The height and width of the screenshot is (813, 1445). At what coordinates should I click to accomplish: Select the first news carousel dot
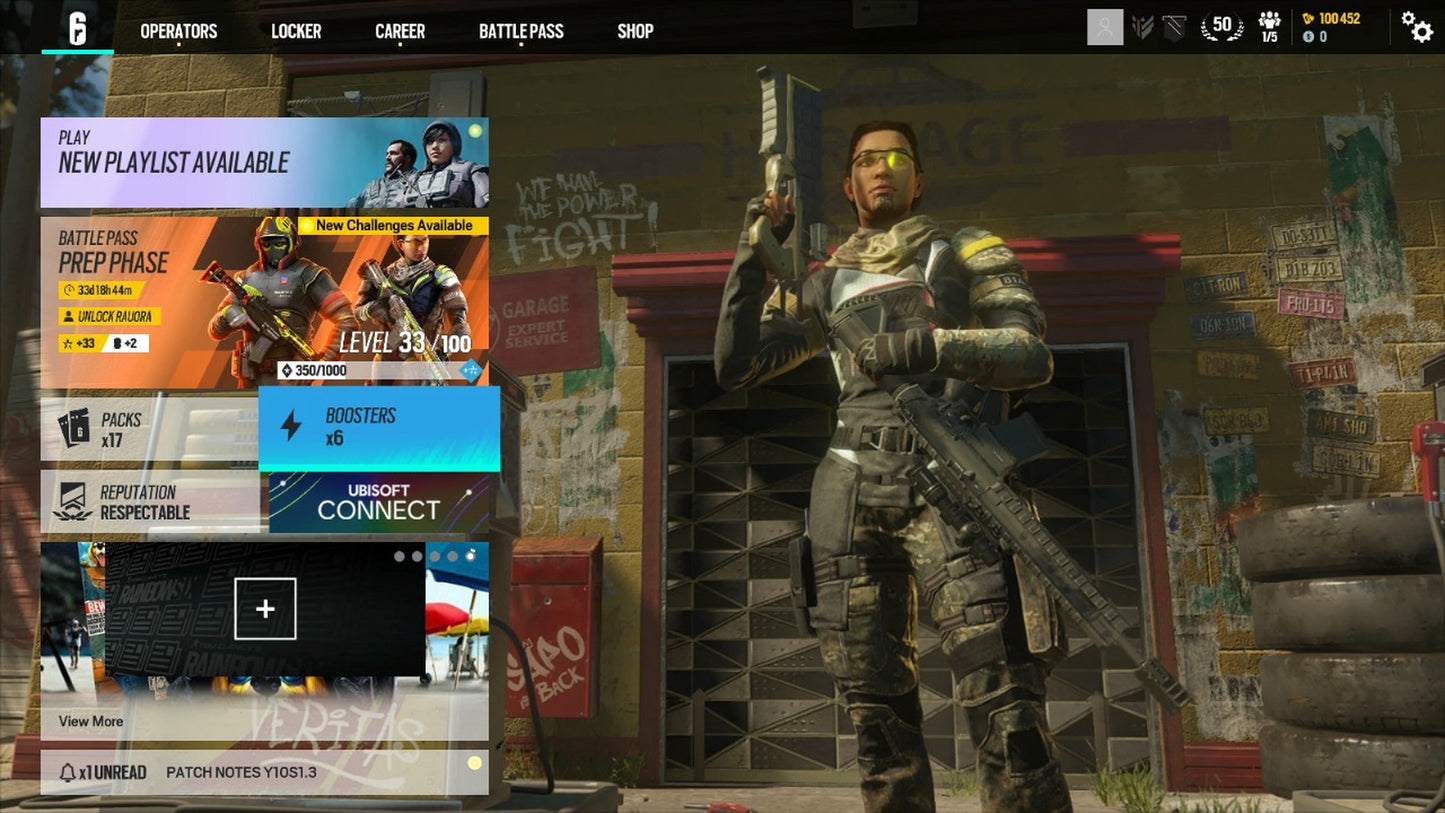pyautogui.click(x=399, y=556)
